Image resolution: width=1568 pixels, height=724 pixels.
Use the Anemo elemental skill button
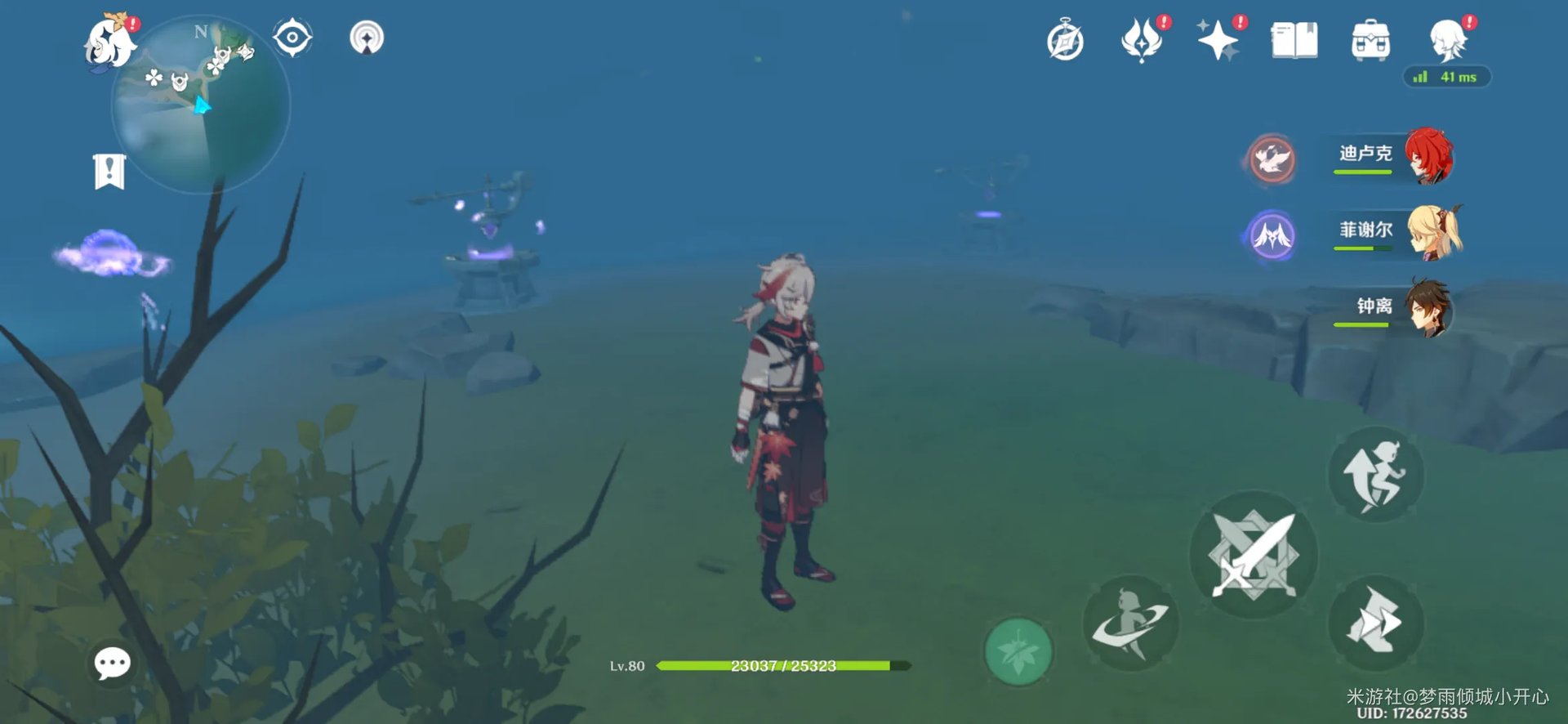tap(1130, 623)
